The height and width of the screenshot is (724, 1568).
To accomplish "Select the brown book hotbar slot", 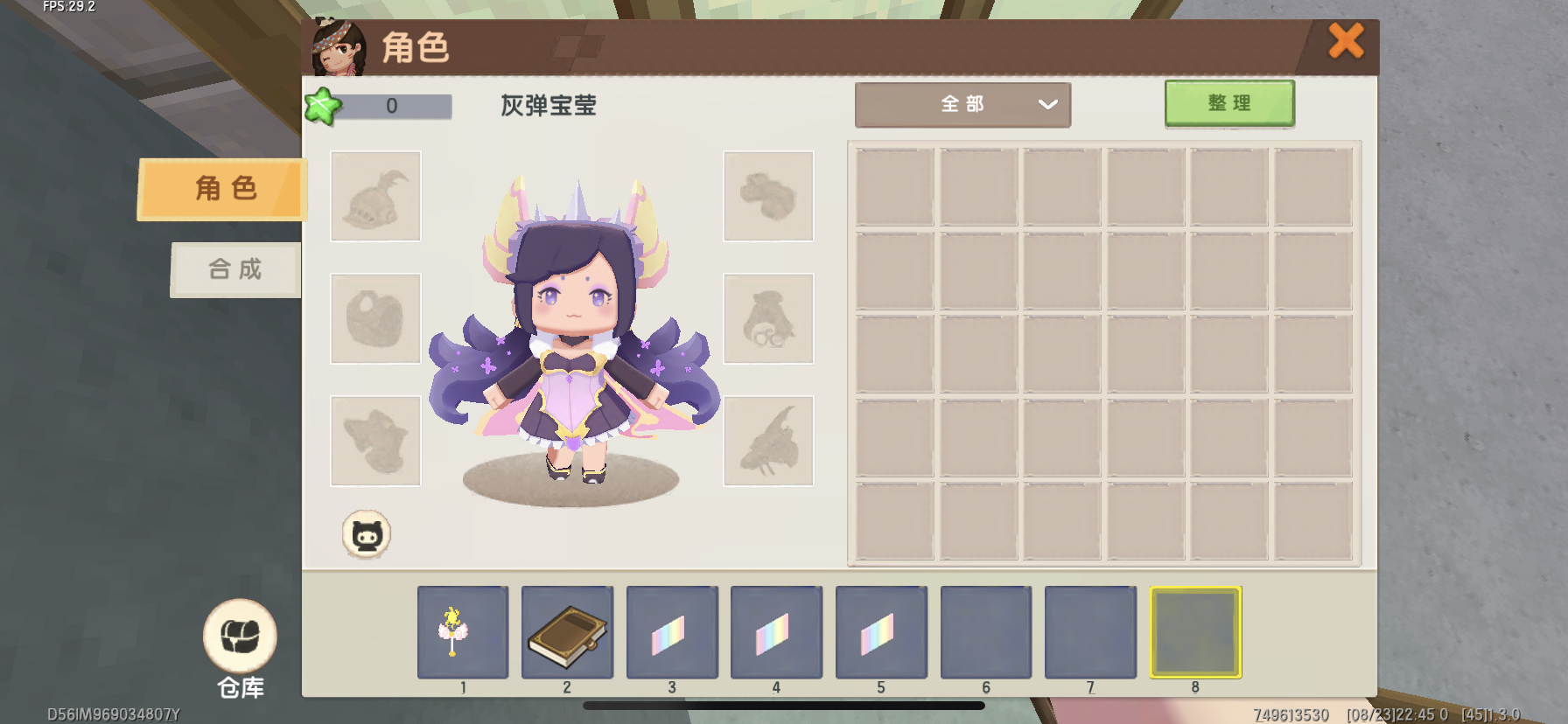I will [x=567, y=632].
